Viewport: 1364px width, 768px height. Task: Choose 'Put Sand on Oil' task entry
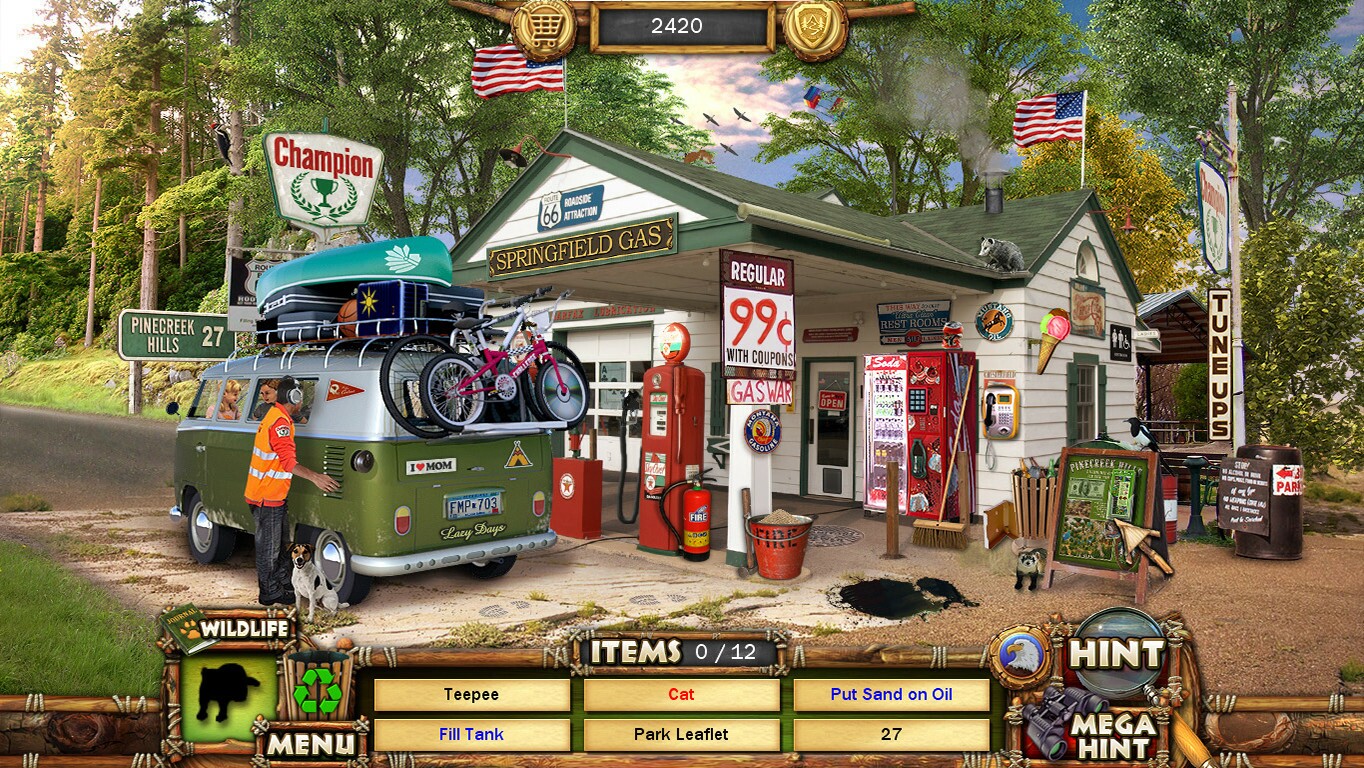point(891,695)
